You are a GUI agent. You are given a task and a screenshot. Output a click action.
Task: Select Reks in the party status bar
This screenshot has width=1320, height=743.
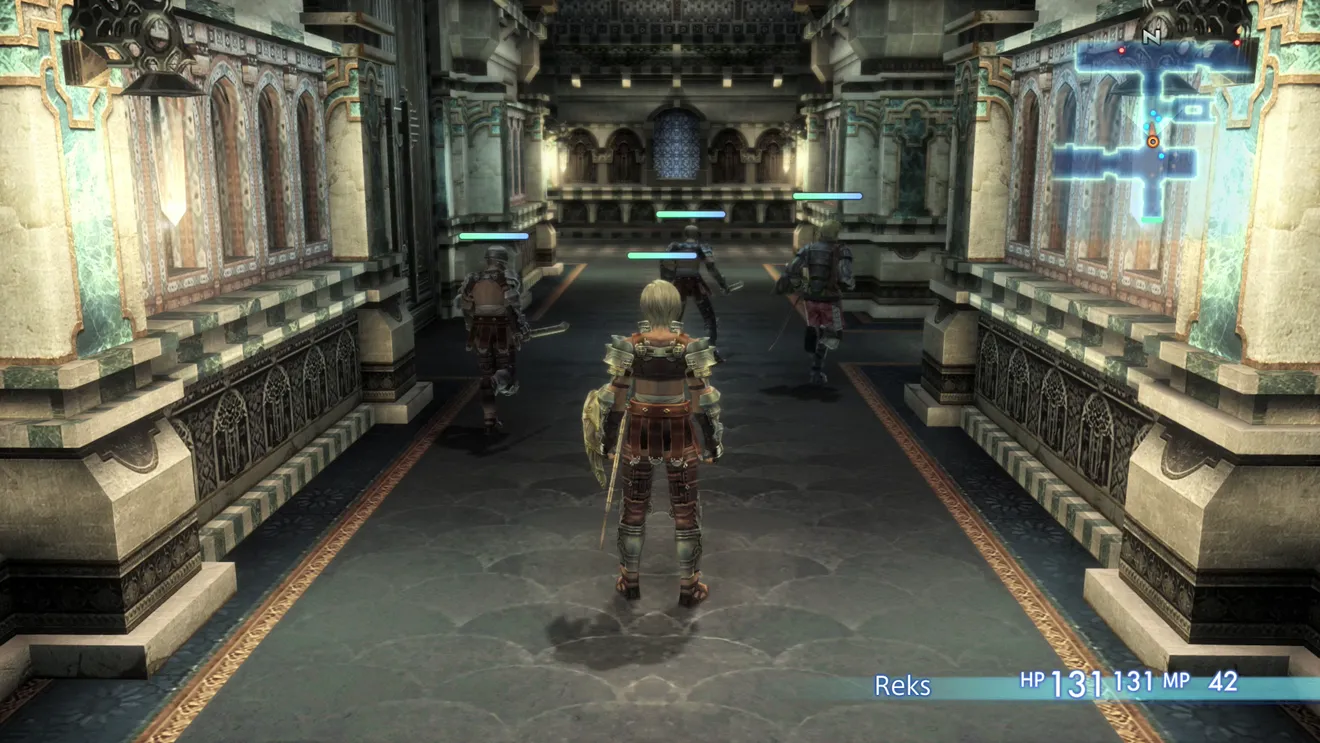pos(902,685)
